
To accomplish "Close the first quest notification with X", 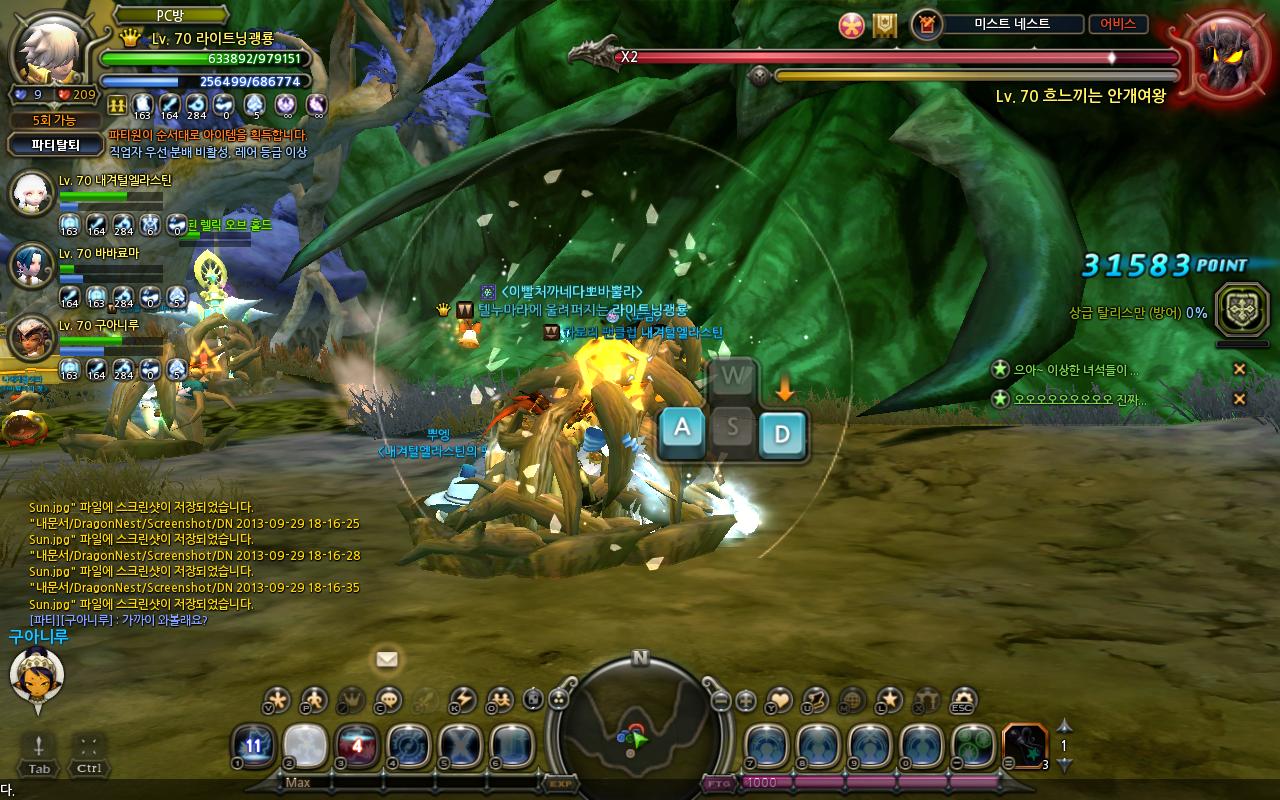I will (x=1239, y=370).
